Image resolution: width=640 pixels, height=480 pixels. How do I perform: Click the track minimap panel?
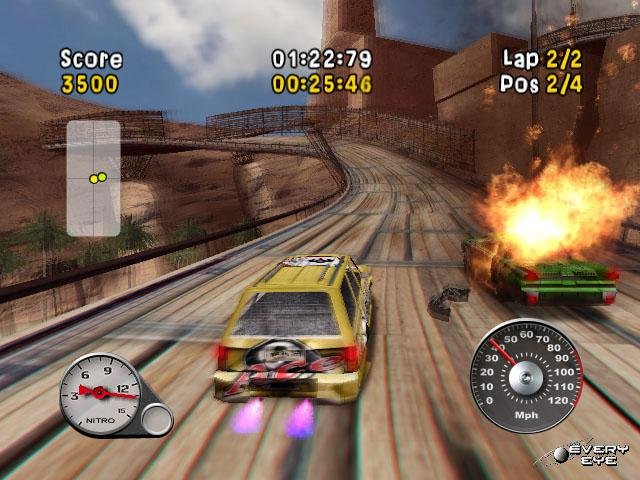93,178
